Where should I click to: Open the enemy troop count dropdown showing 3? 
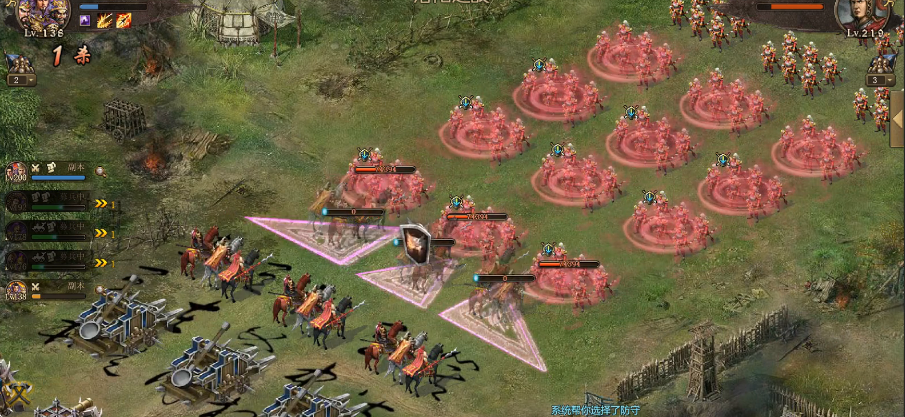click(x=881, y=80)
